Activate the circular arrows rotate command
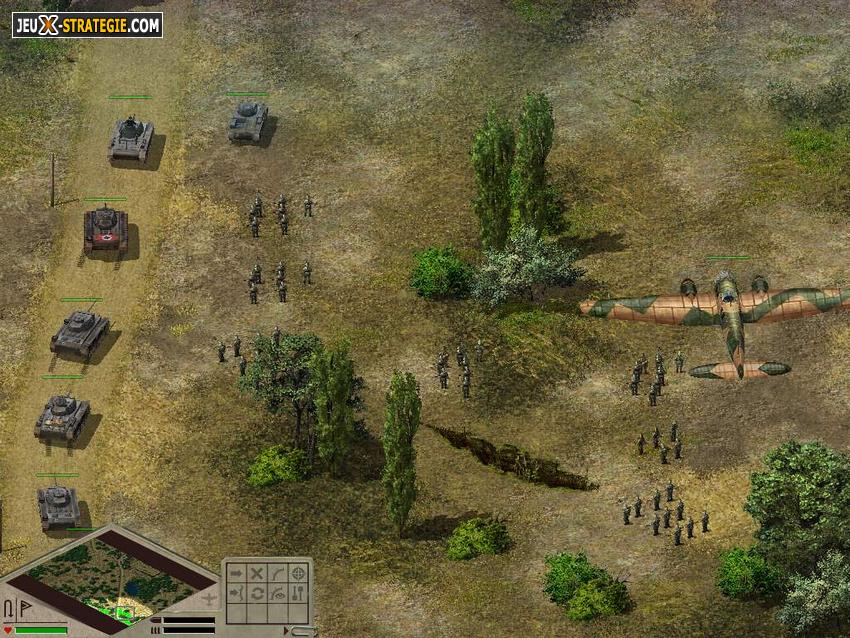Image resolution: width=850 pixels, height=638 pixels. point(256,593)
